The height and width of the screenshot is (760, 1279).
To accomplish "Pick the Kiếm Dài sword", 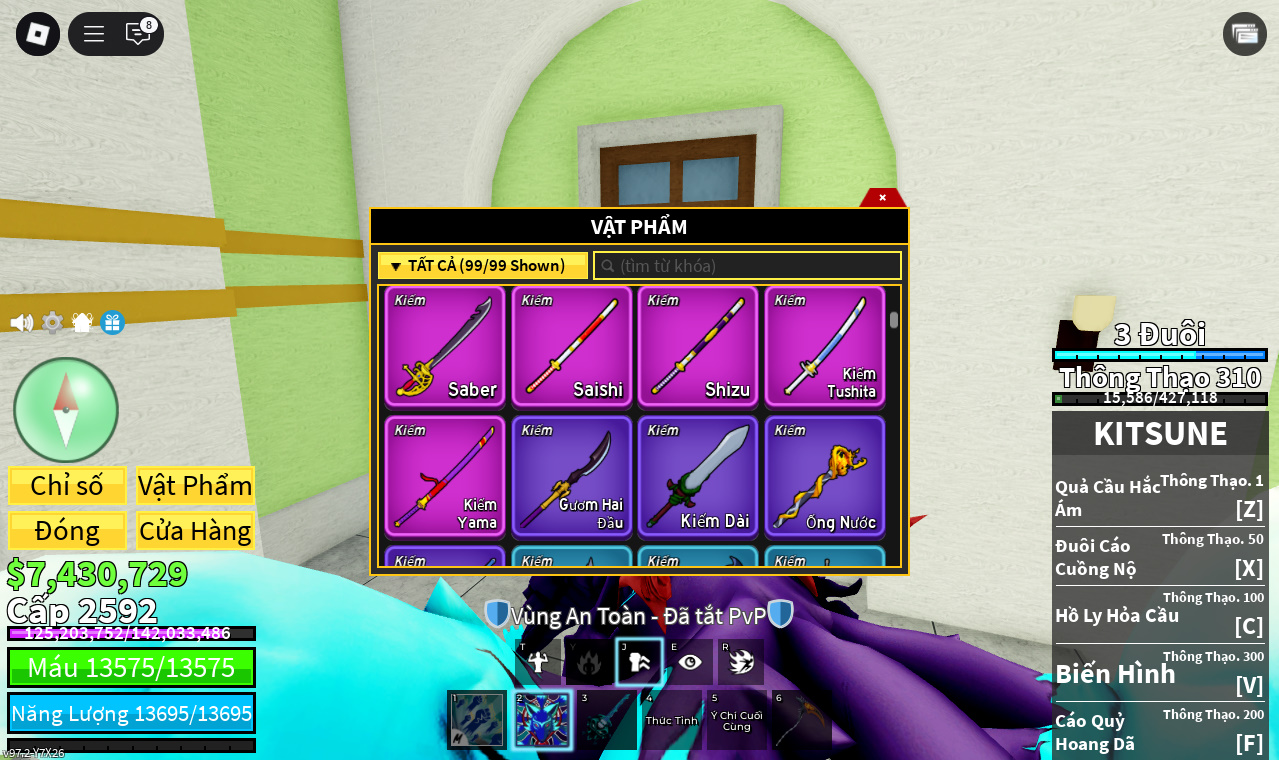I will coord(698,476).
